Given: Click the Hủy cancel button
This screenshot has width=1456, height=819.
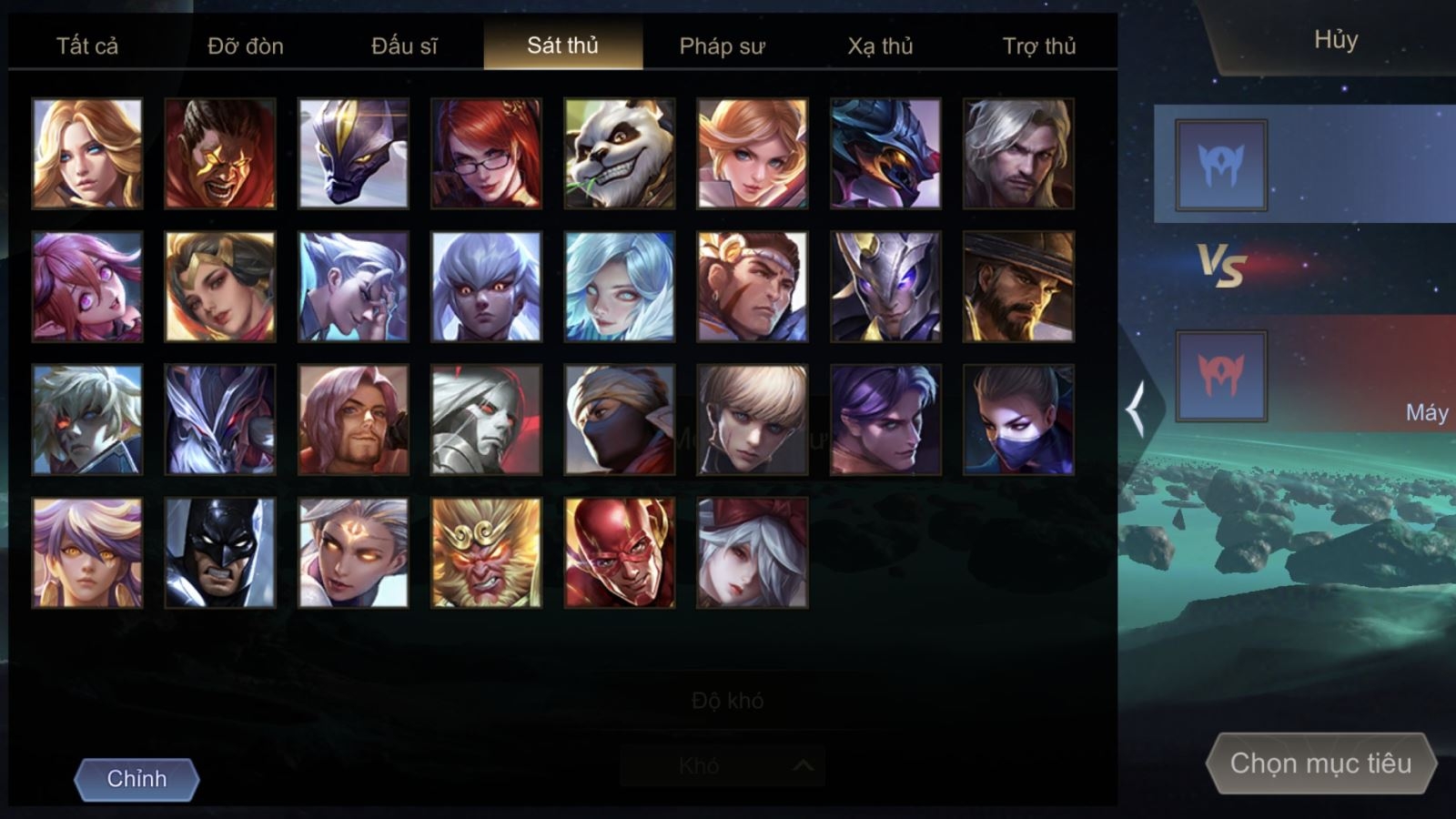Looking at the screenshot, I should tap(1335, 40).
